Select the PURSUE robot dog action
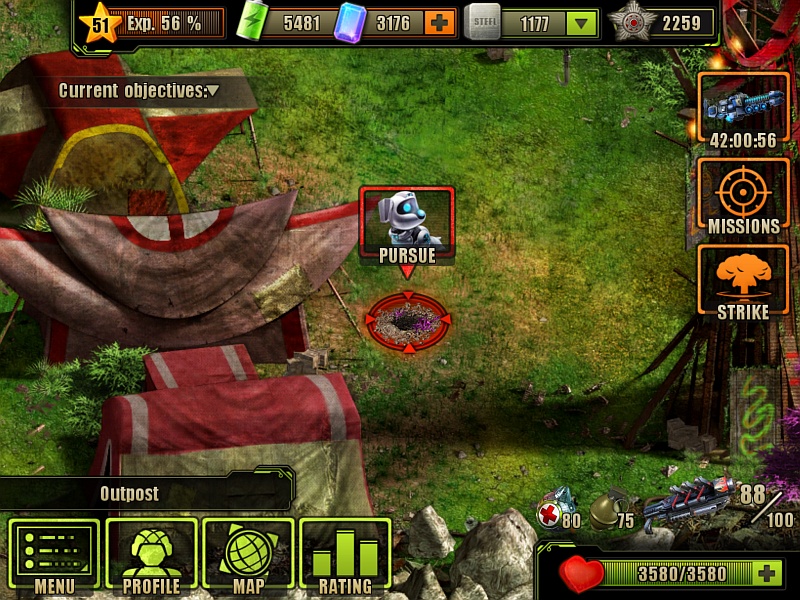This screenshot has height=600, width=800. [407, 226]
